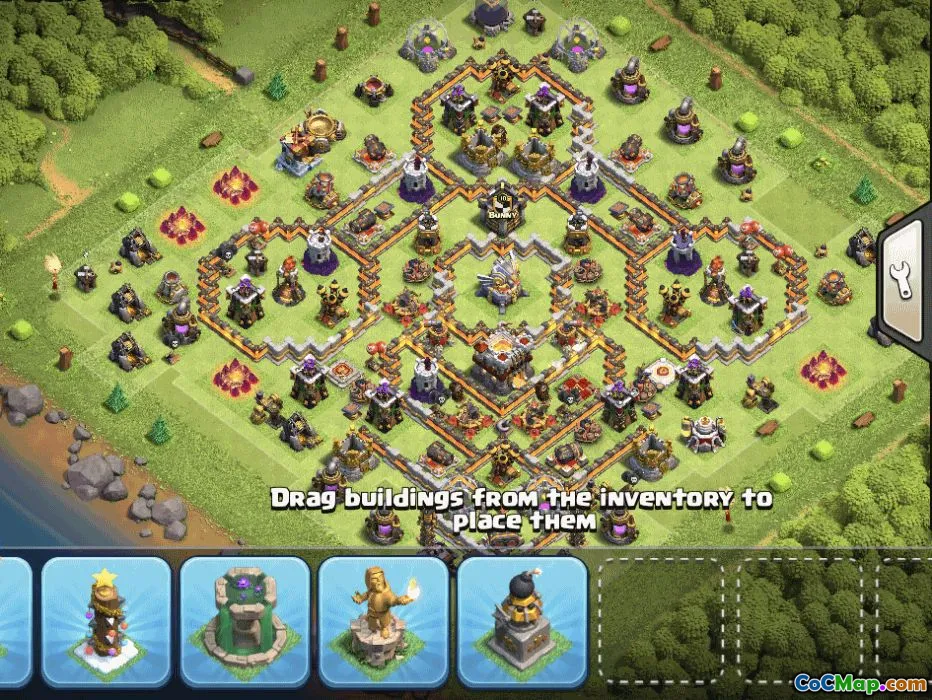Pick the green stone tower inventory item
The height and width of the screenshot is (700, 932).
(x=245, y=621)
